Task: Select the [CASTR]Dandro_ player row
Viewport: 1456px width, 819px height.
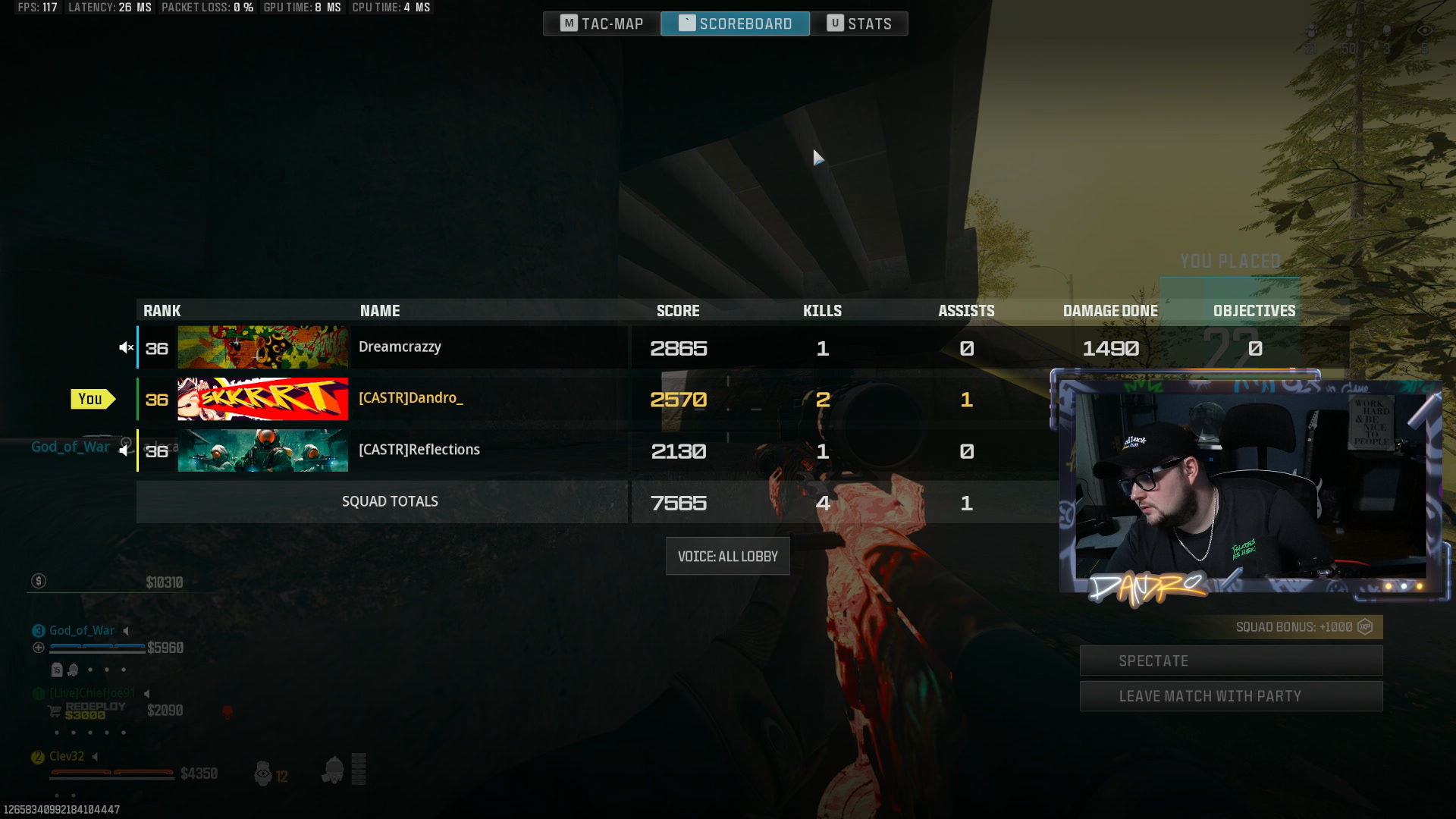Action: [485, 399]
